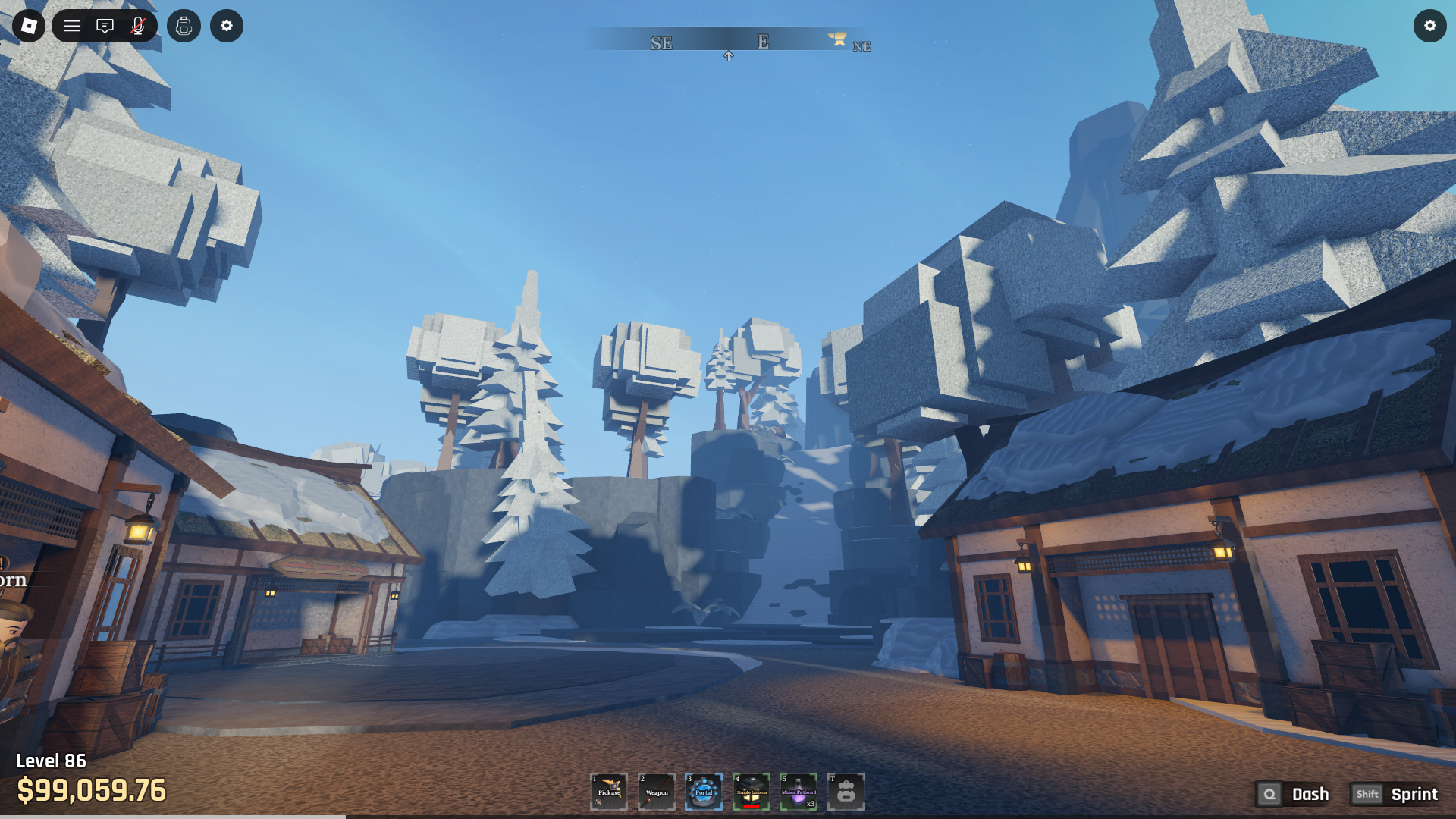1456x819 pixels.
Task: Click the north arrow under the compass bar
Action: 729,55
